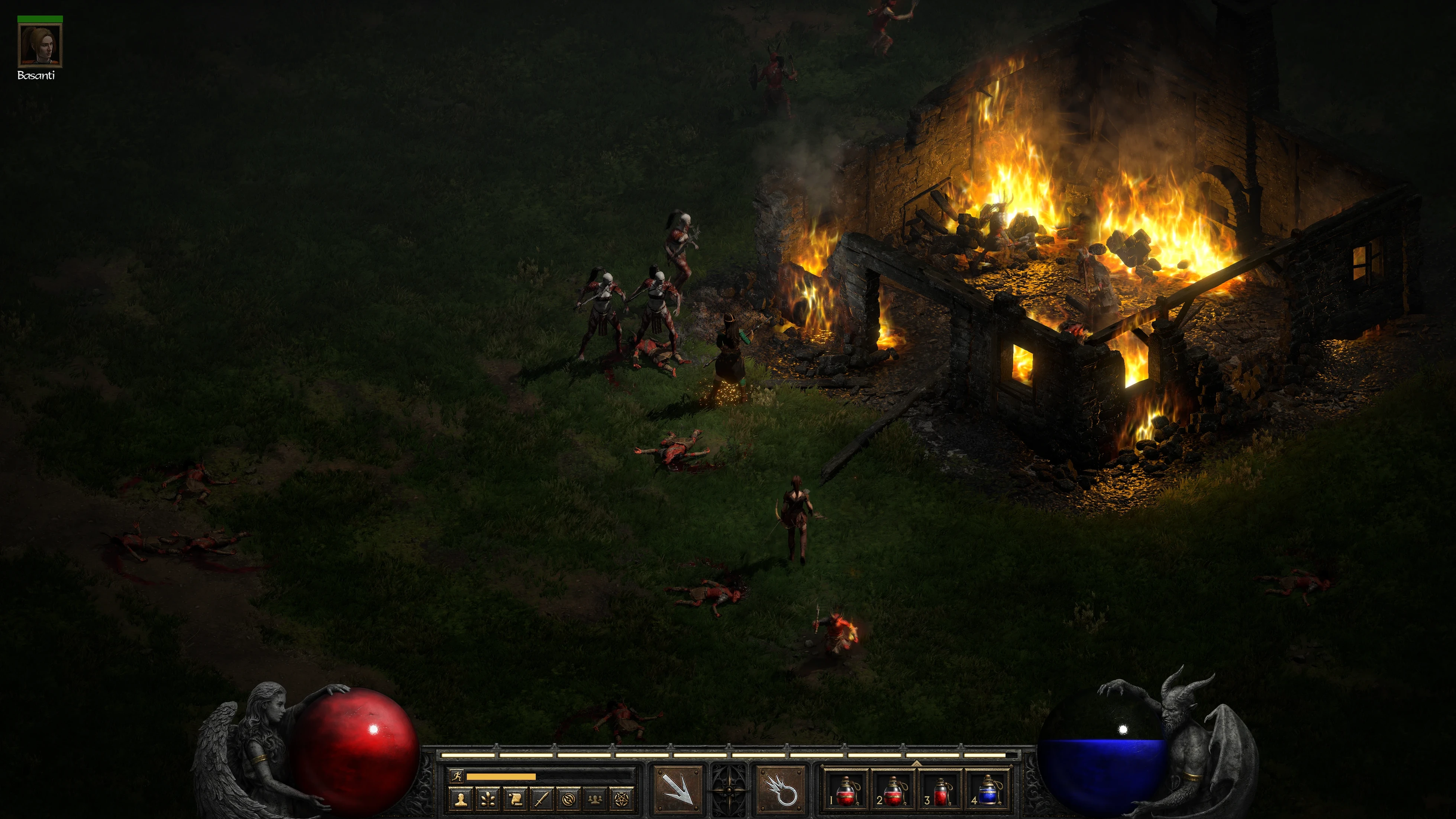Drink the blue mana potion in slot 4
Viewport: 1456px width, 819px height.
(x=988, y=790)
